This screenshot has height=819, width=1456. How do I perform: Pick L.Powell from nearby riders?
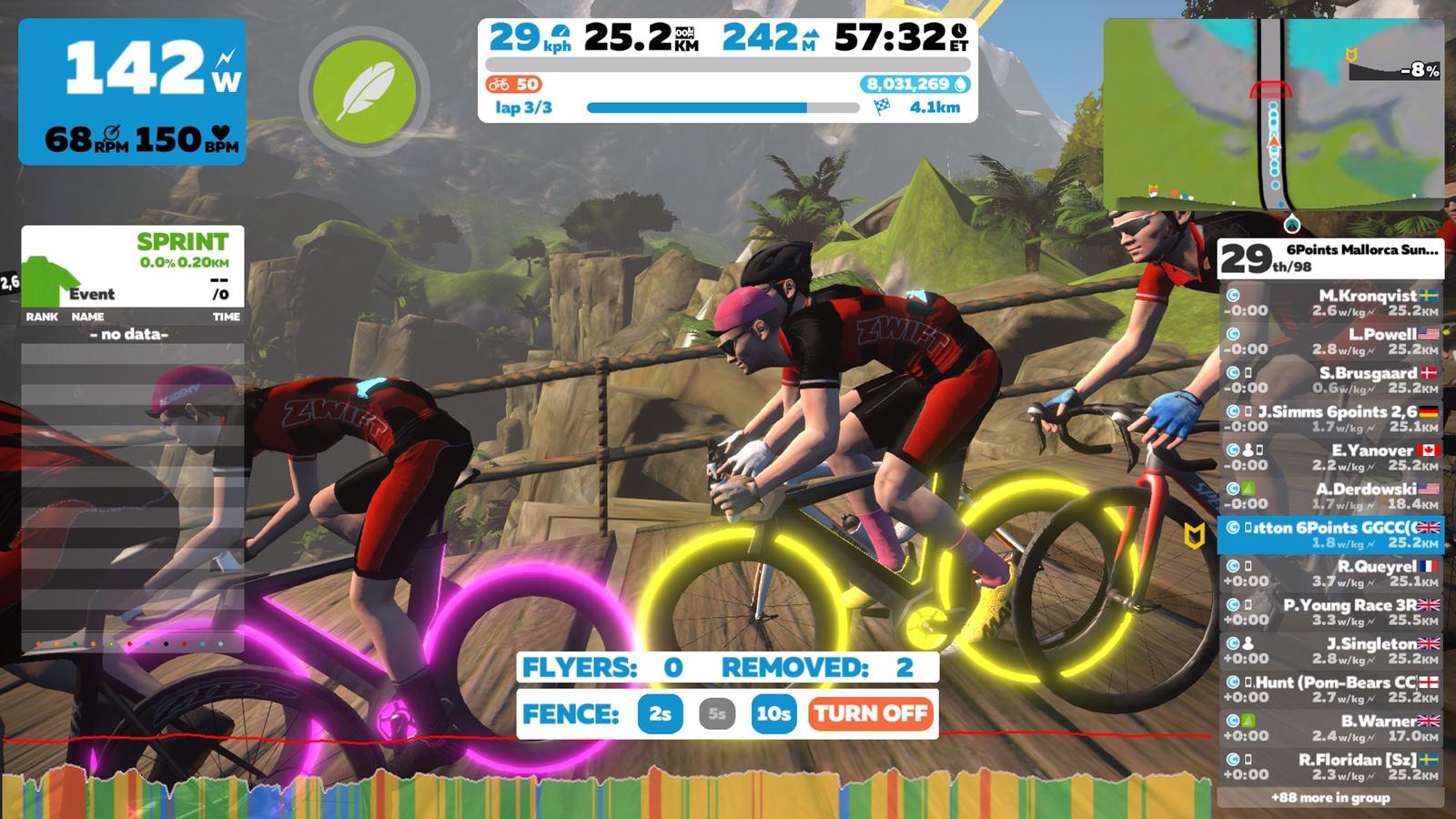(1330, 341)
